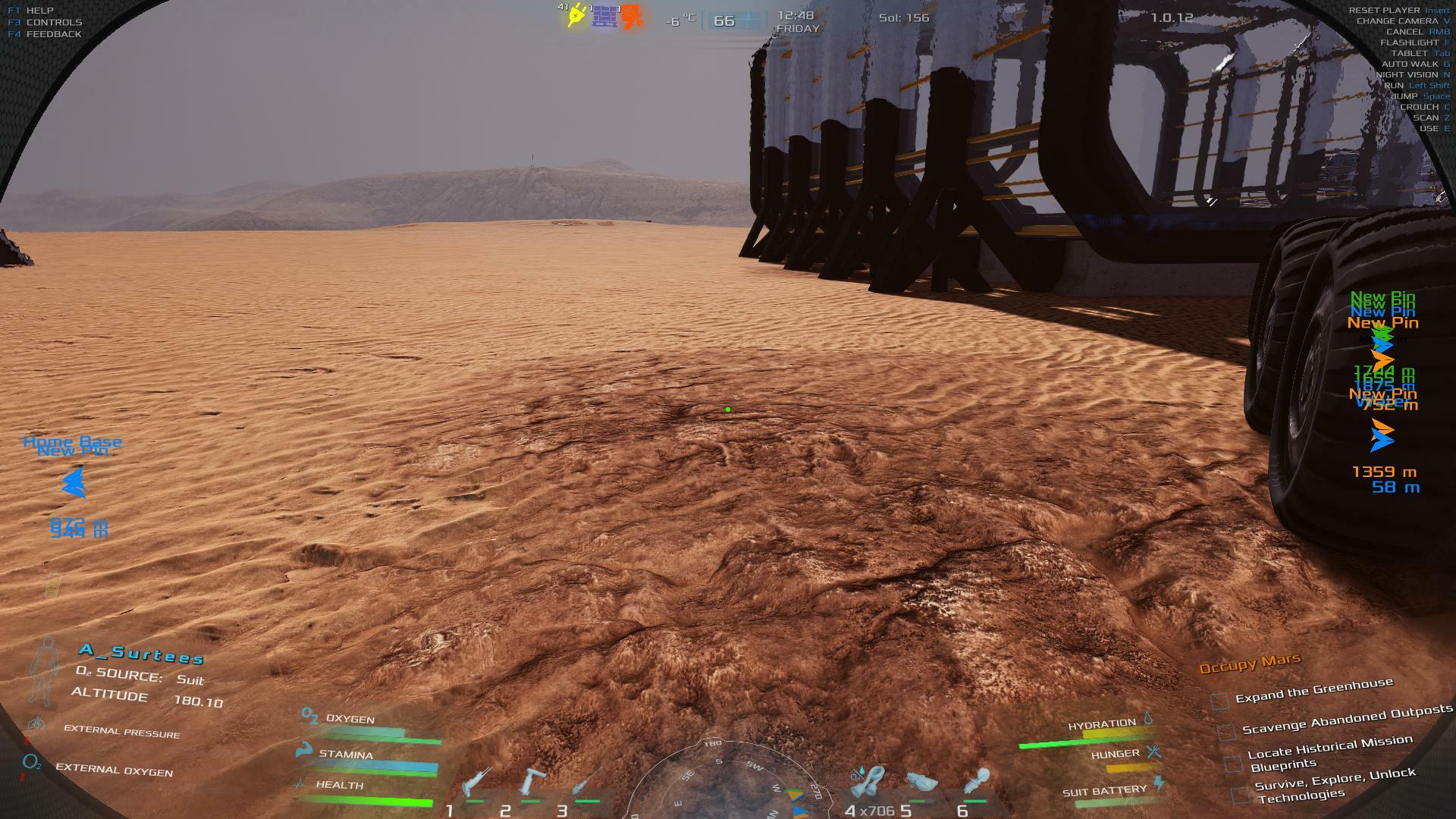Tick the Survive, Explore, Unlock Technologies checkbox

coord(1241,795)
